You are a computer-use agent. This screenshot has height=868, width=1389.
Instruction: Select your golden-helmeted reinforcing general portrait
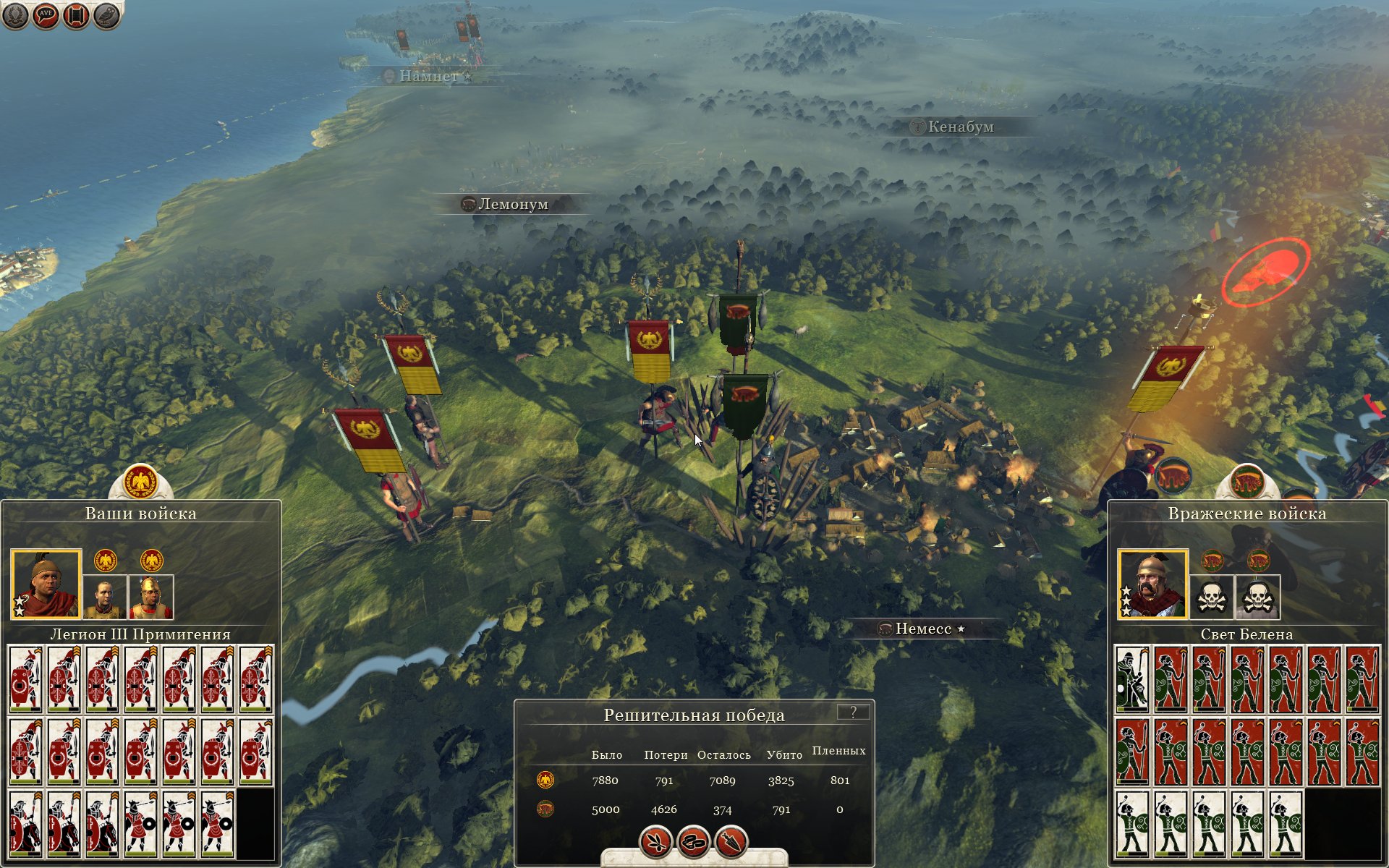coord(151,597)
